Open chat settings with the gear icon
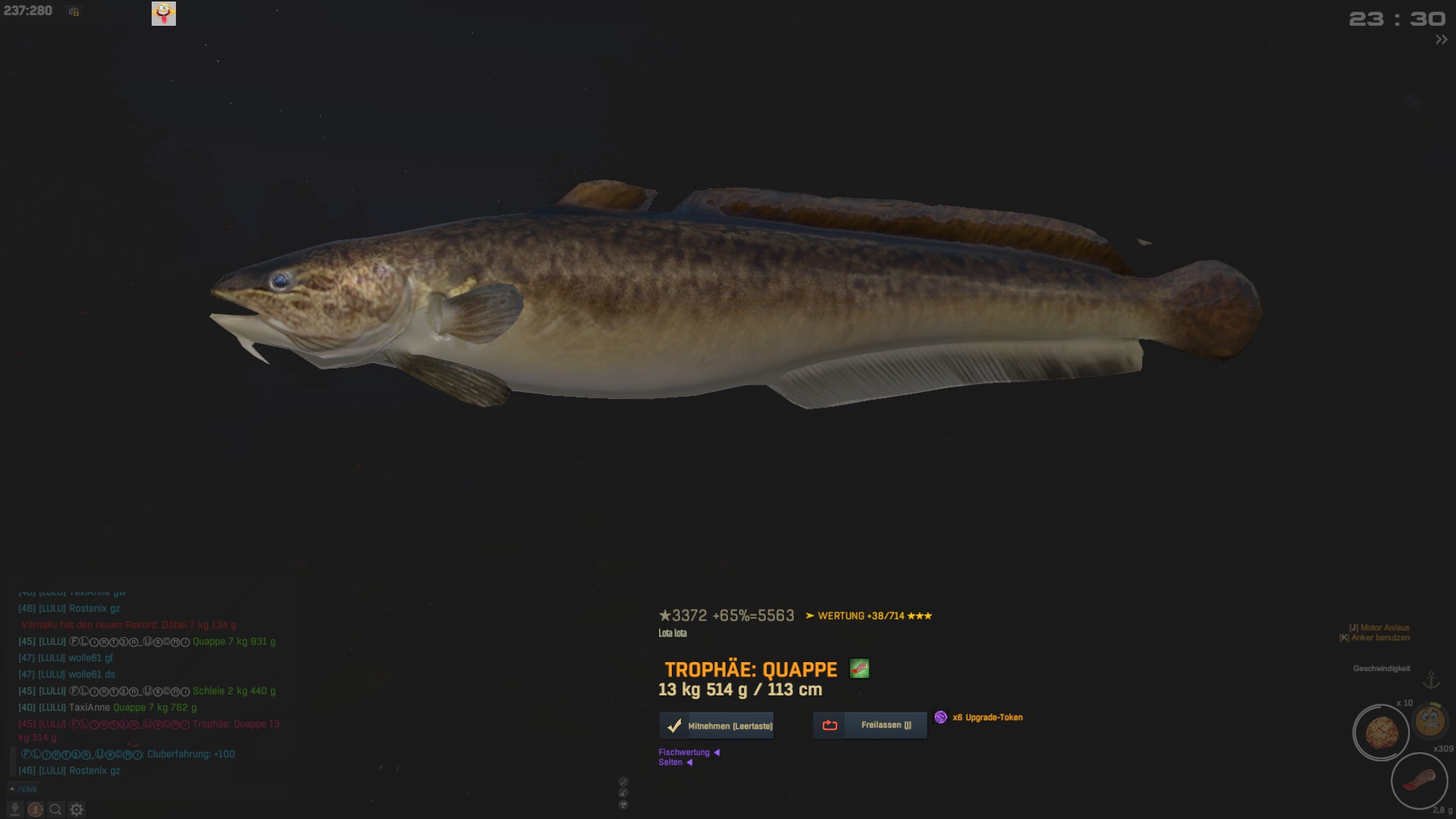Viewport: 1456px width, 819px height. 77,810
